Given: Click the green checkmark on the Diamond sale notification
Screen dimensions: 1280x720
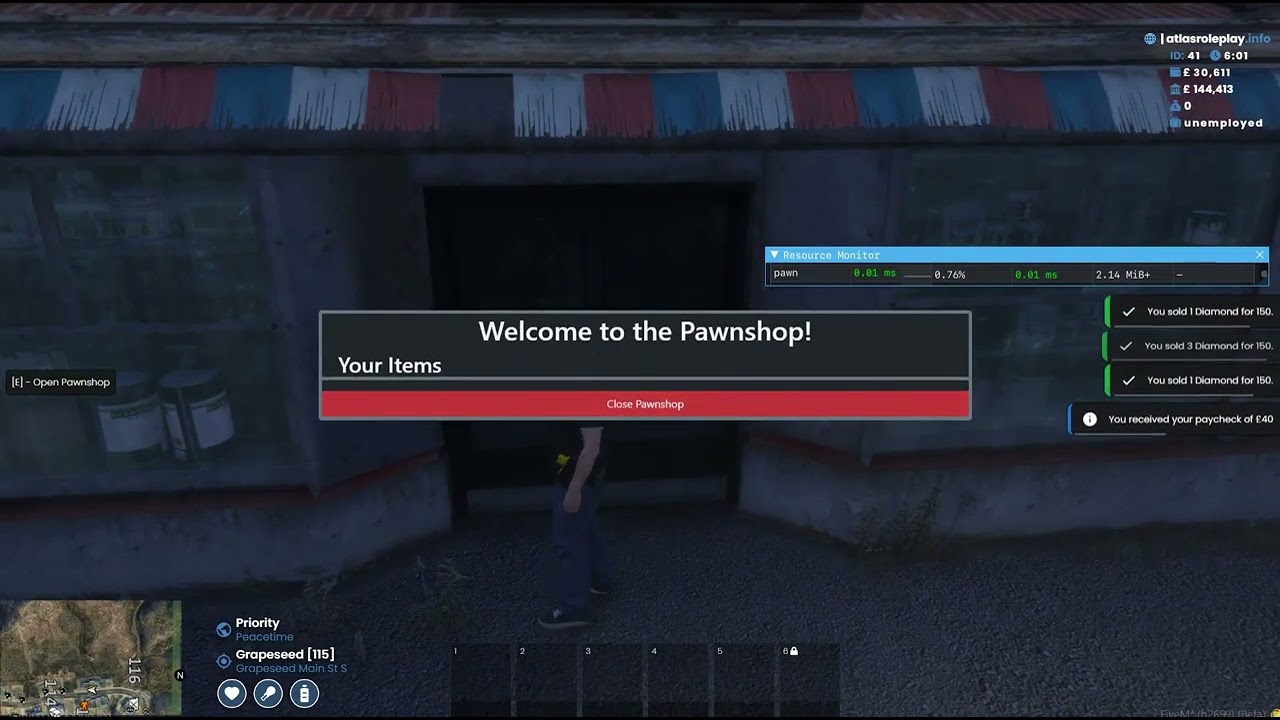Looking at the screenshot, I should click(1129, 311).
